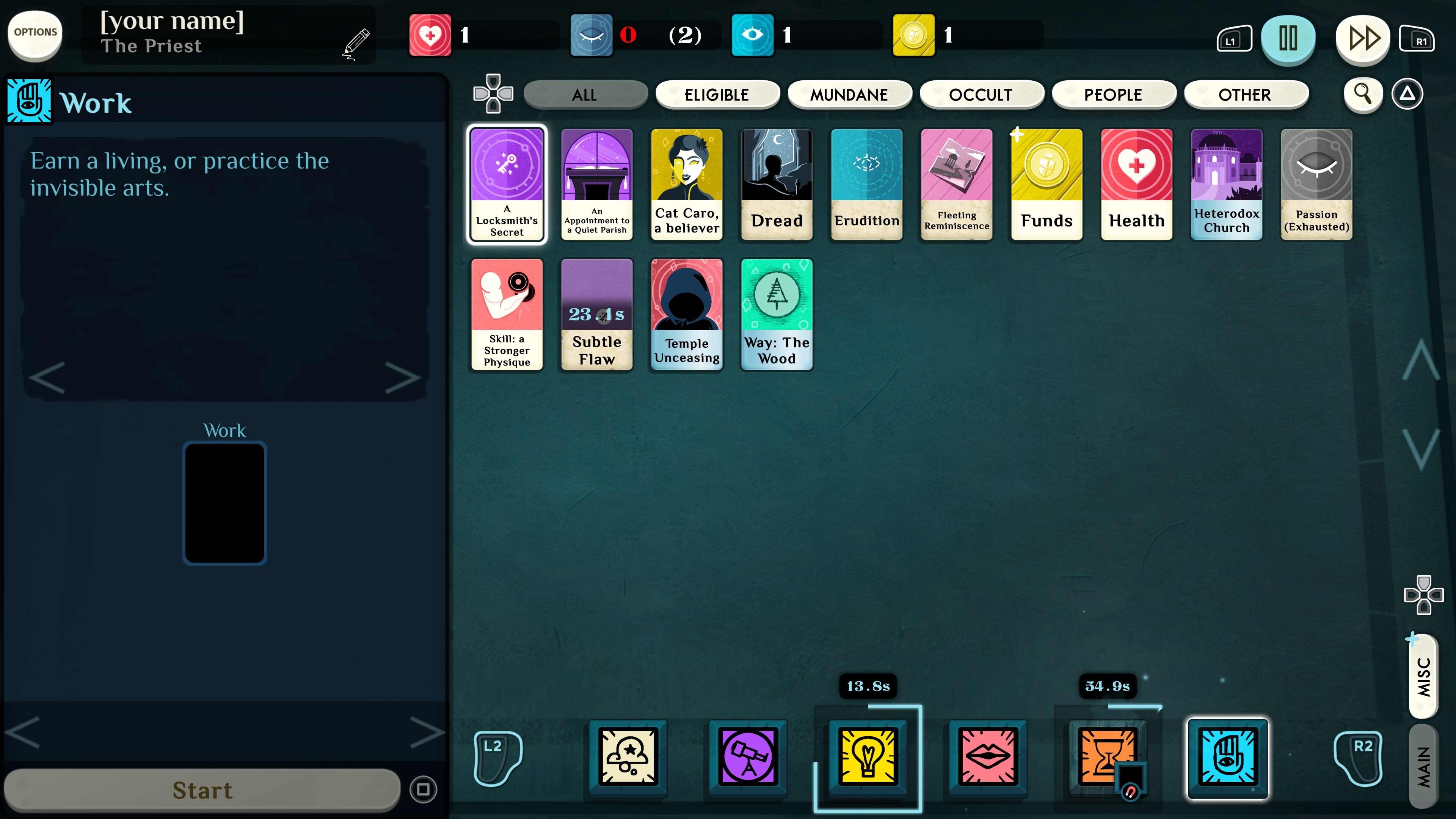Open the card search magnifier
This screenshot has height=819, width=1456.
1364,94
